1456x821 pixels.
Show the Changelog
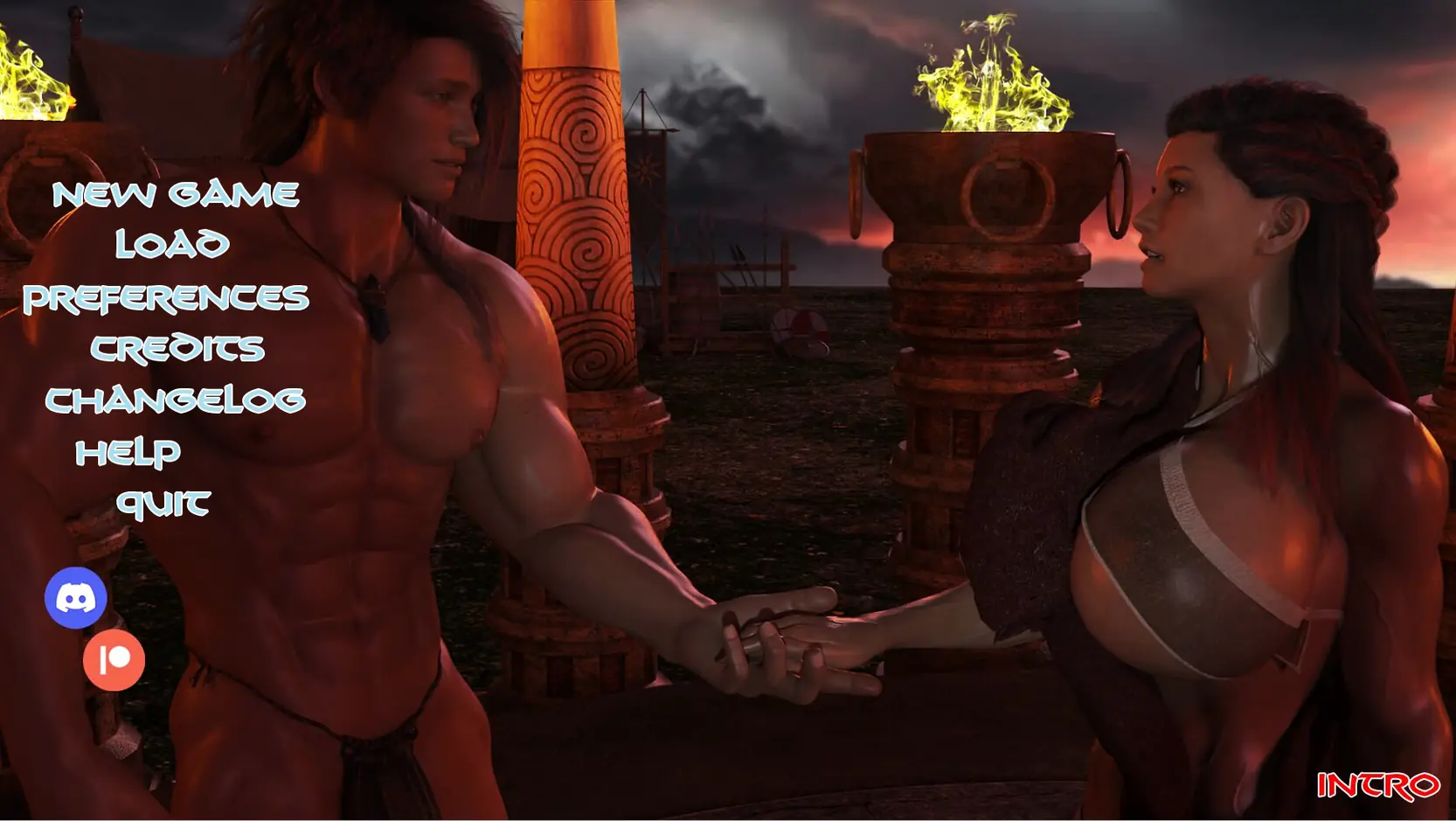coord(176,400)
